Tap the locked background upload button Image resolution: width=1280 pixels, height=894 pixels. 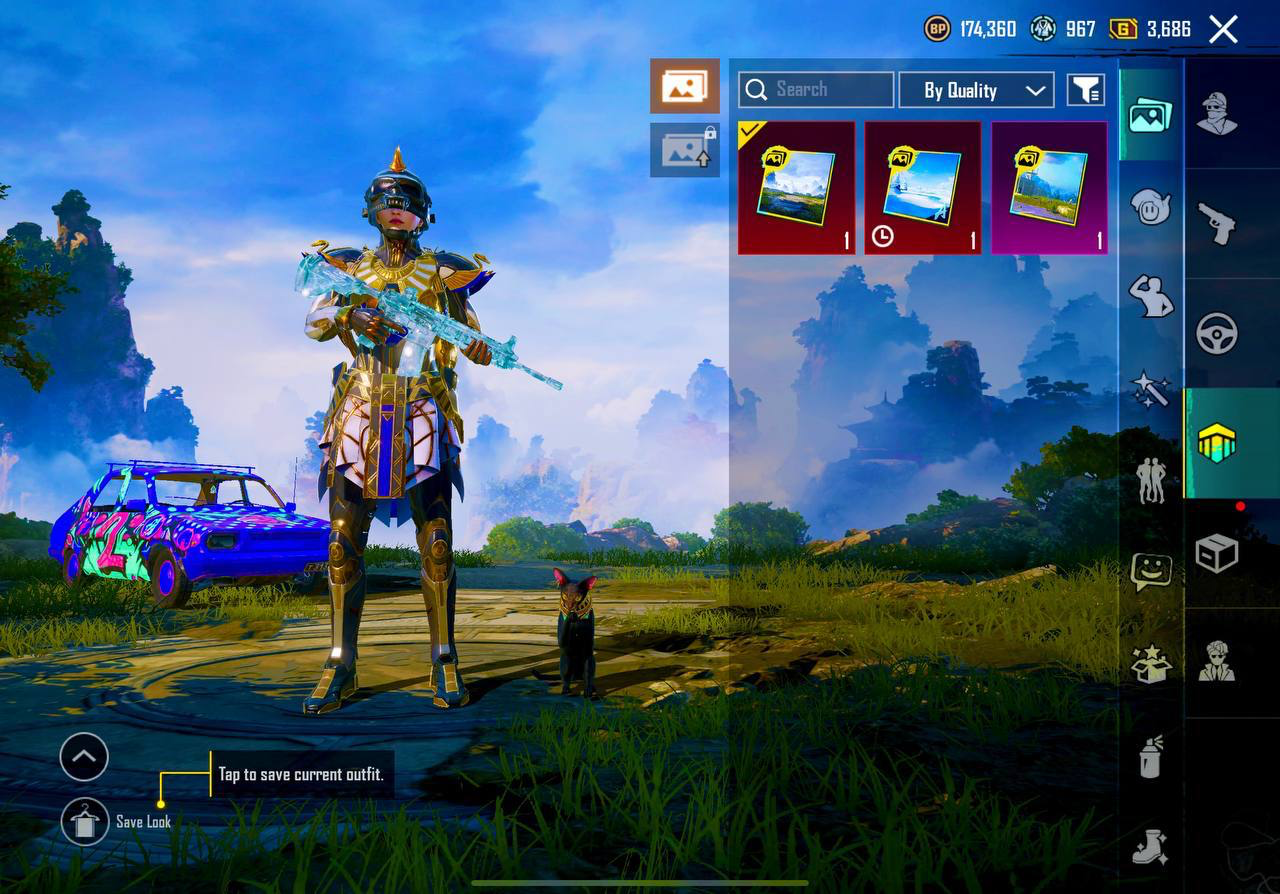tap(685, 150)
